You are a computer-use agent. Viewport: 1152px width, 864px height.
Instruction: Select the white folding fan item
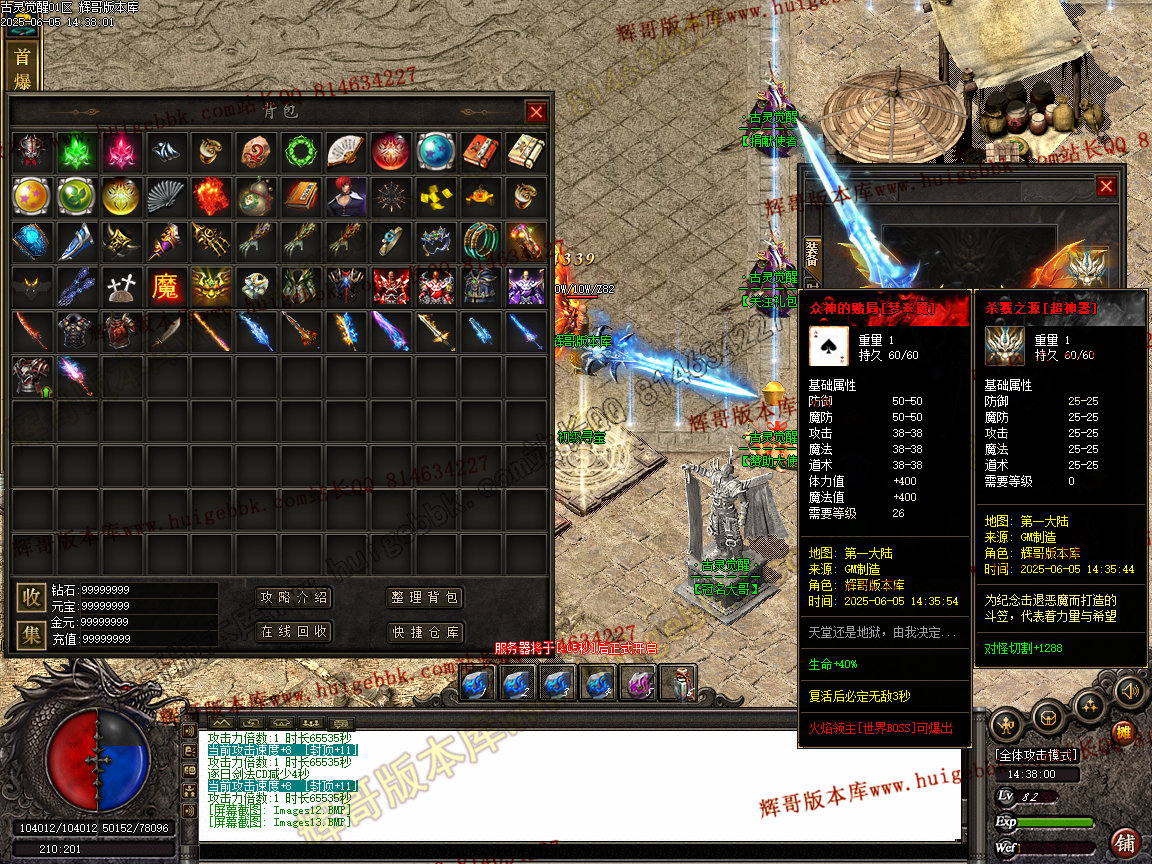(345, 152)
